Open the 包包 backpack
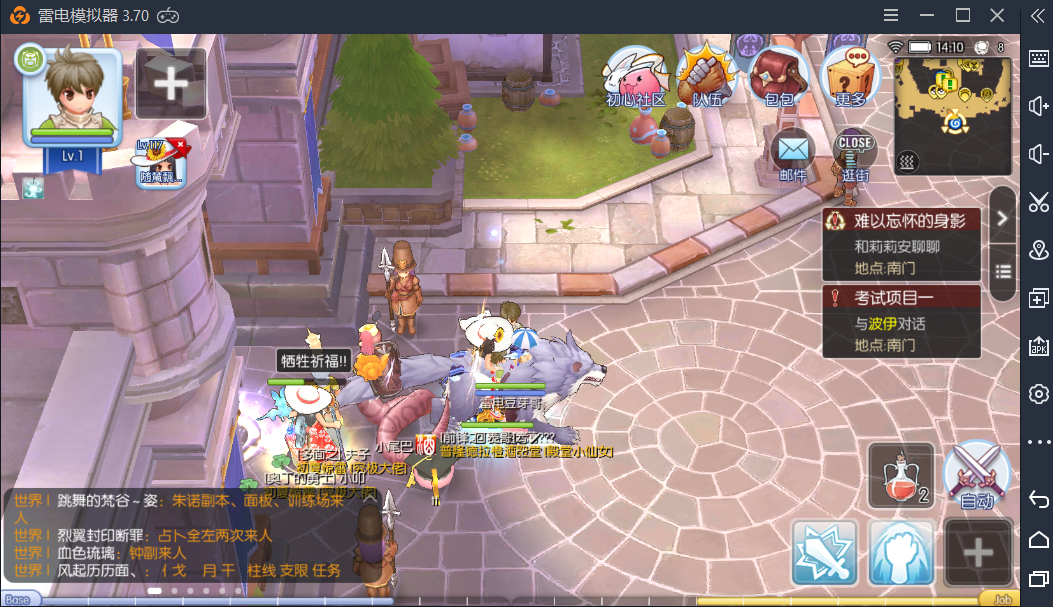Viewport: 1053px width, 607px height. (x=778, y=76)
